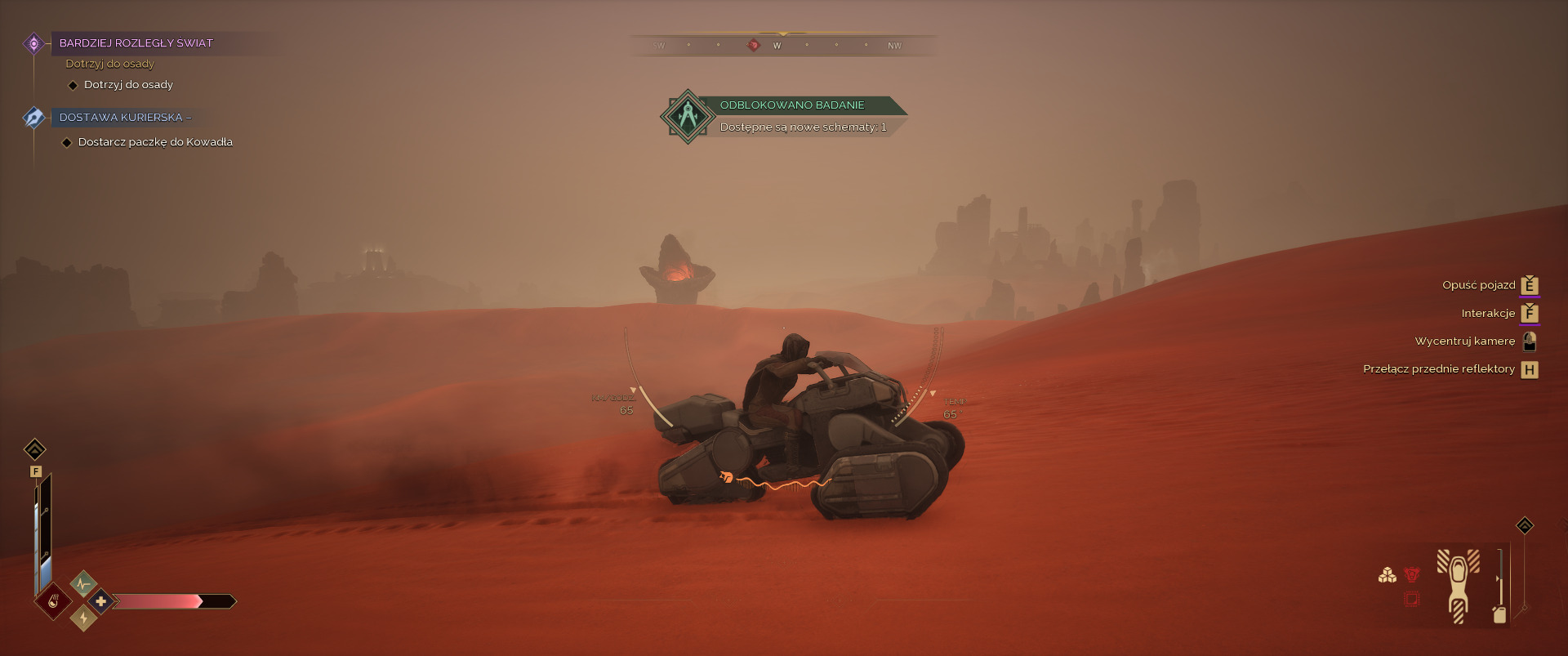
Task: Select the yellow lightning bolt icon
Action: [83, 618]
